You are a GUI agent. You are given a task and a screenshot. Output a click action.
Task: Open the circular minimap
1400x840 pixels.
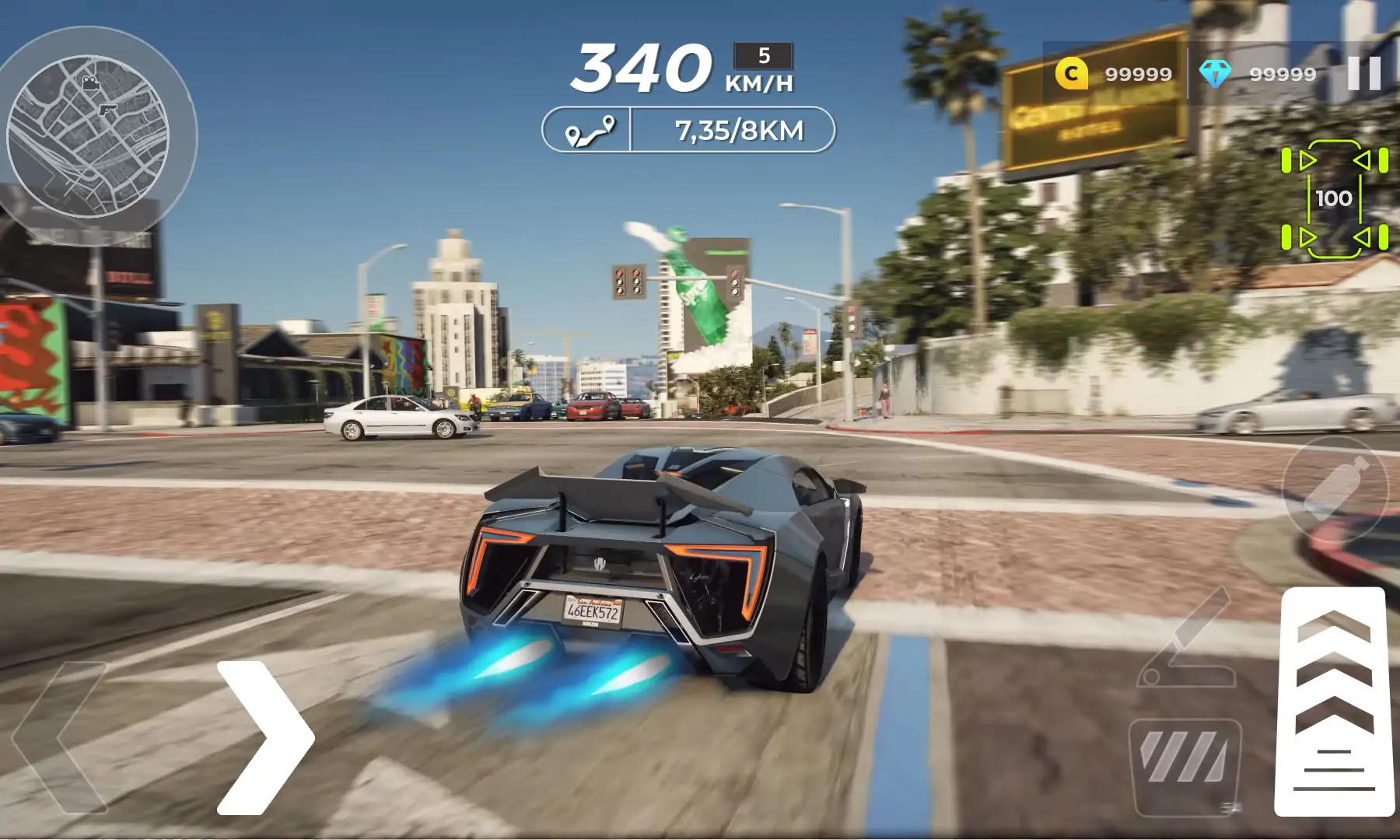coord(88,136)
